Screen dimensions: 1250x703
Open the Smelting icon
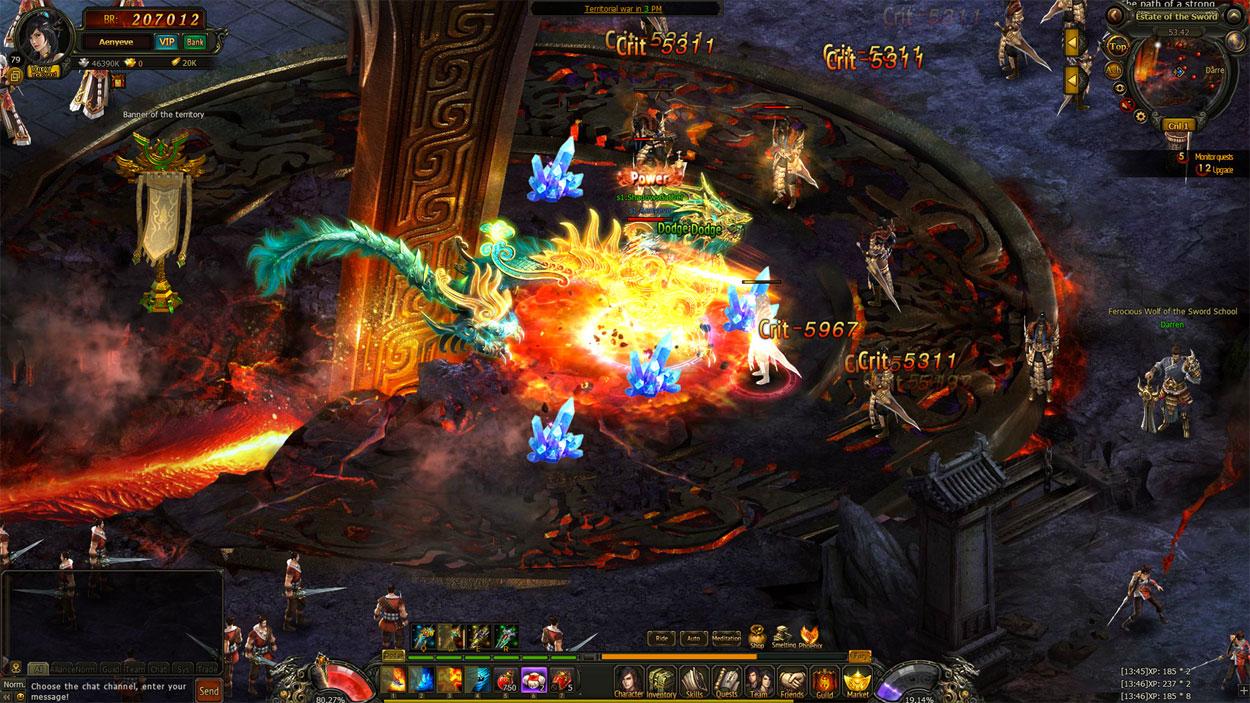point(783,634)
